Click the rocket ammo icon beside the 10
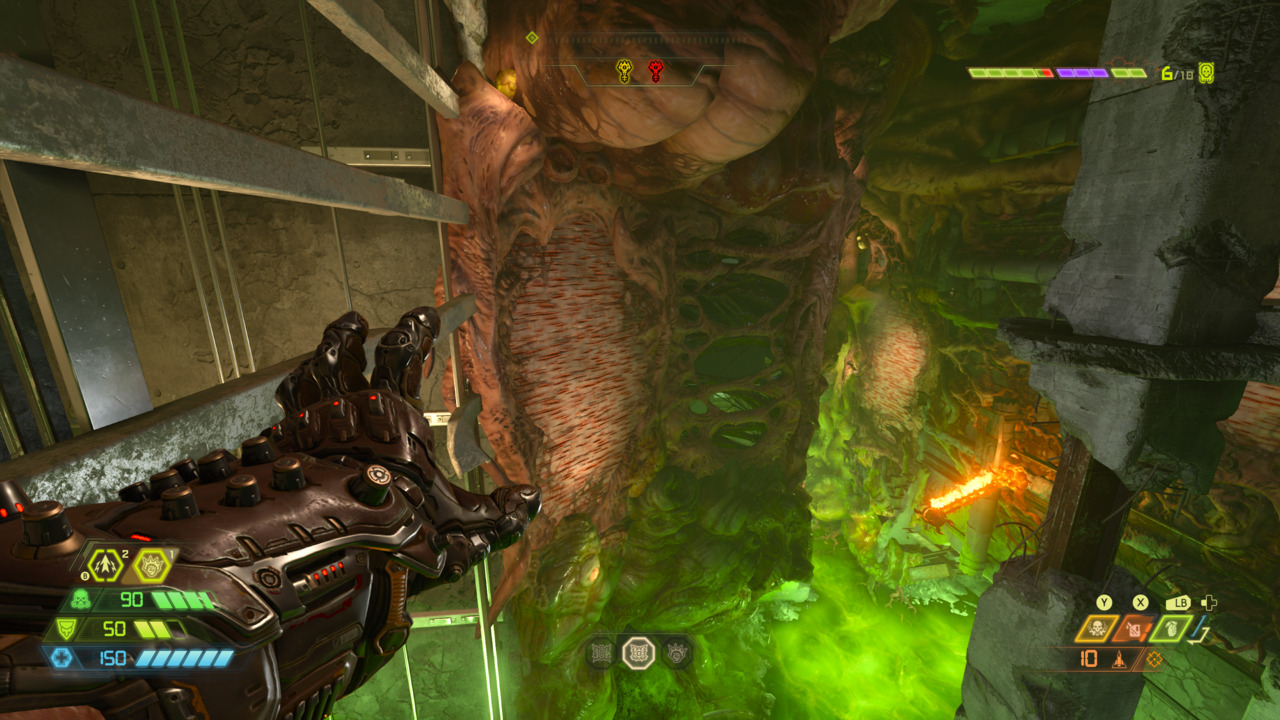The width and height of the screenshot is (1280, 720). click(1119, 659)
